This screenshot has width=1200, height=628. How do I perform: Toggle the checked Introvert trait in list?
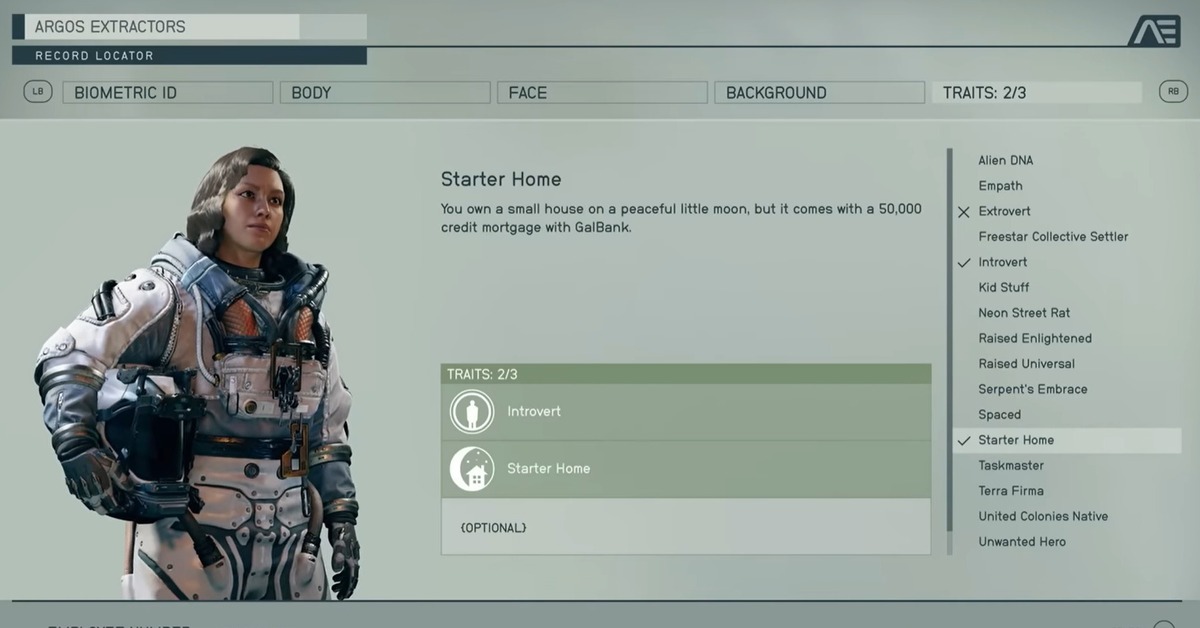click(1002, 262)
